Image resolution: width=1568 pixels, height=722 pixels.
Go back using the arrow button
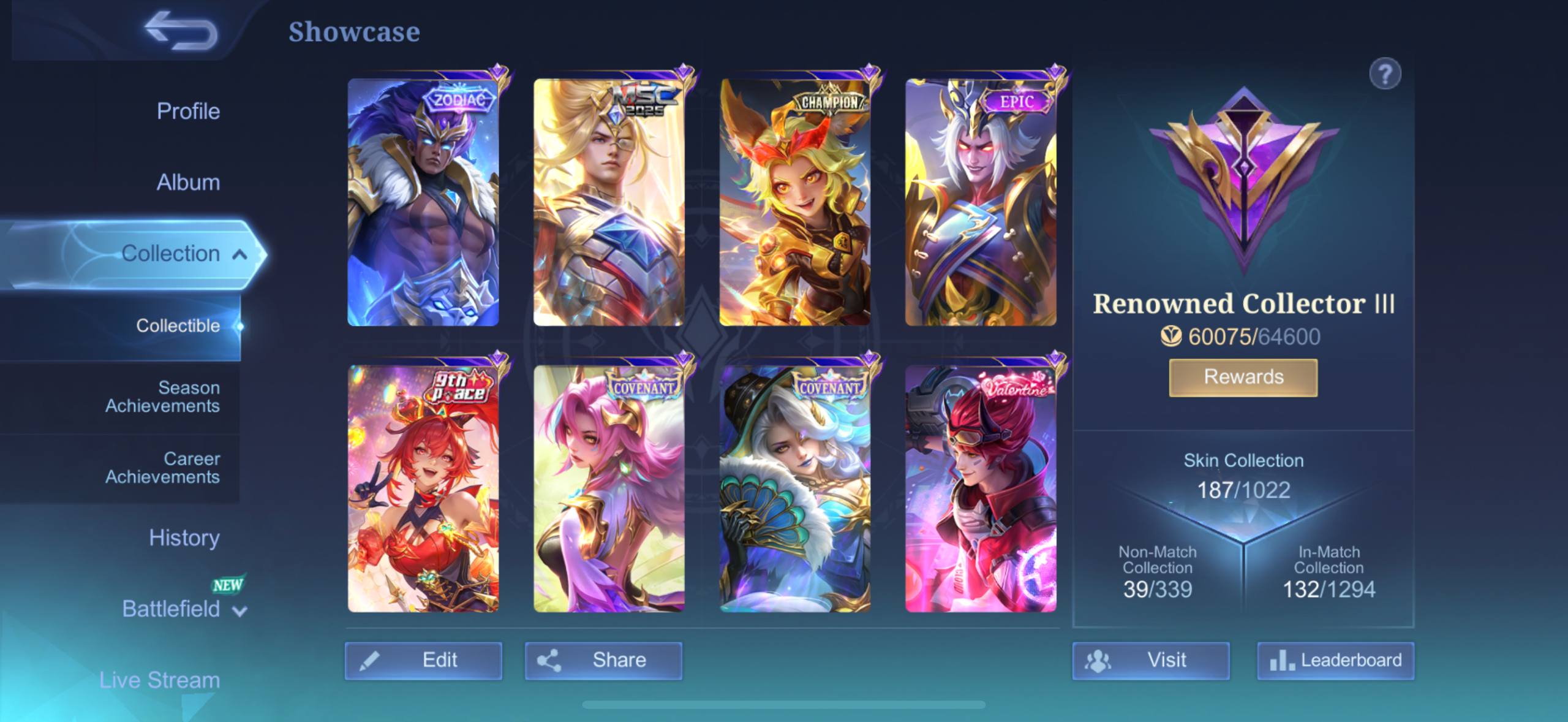181,31
